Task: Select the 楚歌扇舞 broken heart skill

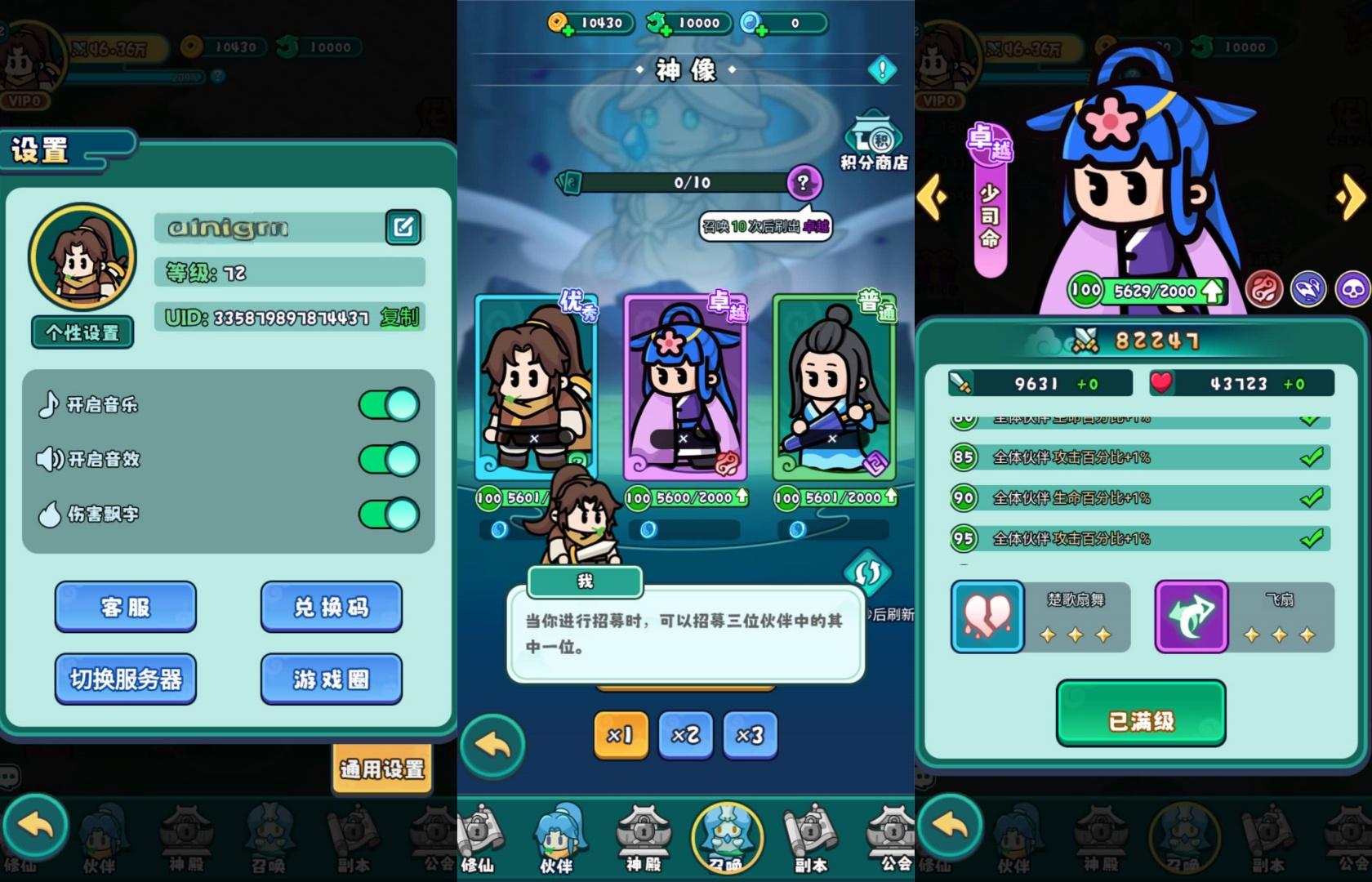Action: pos(987,617)
